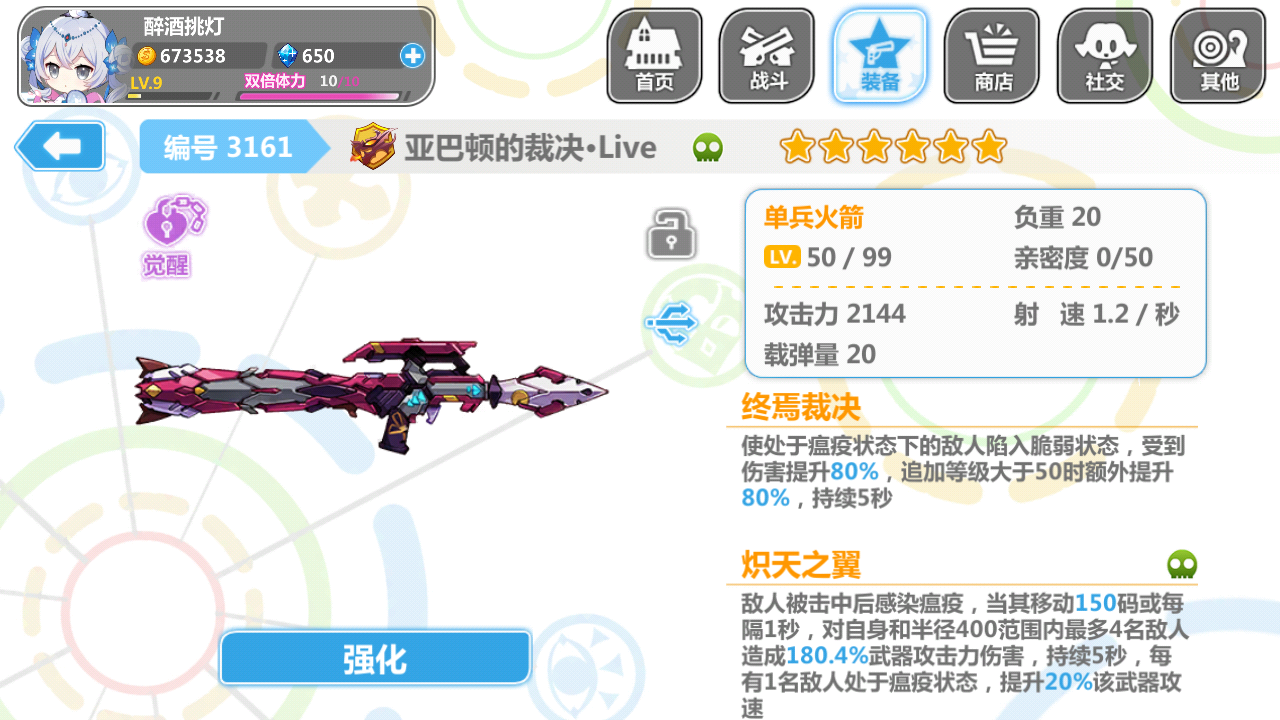The width and height of the screenshot is (1280, 720).
Task: Open the 其他 other menu
Action: (1216, 55)
